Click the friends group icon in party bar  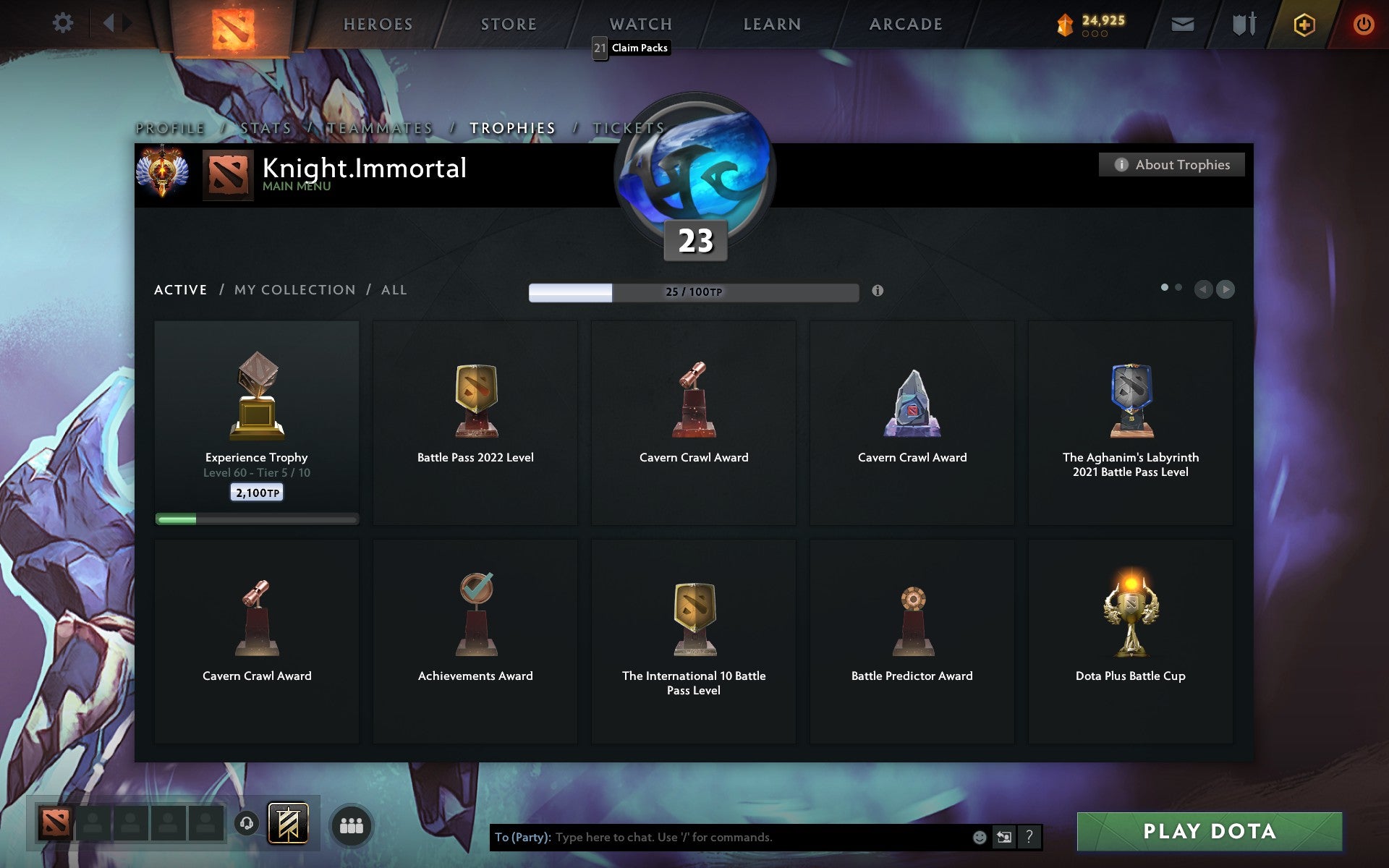click(x=352, y=825)
